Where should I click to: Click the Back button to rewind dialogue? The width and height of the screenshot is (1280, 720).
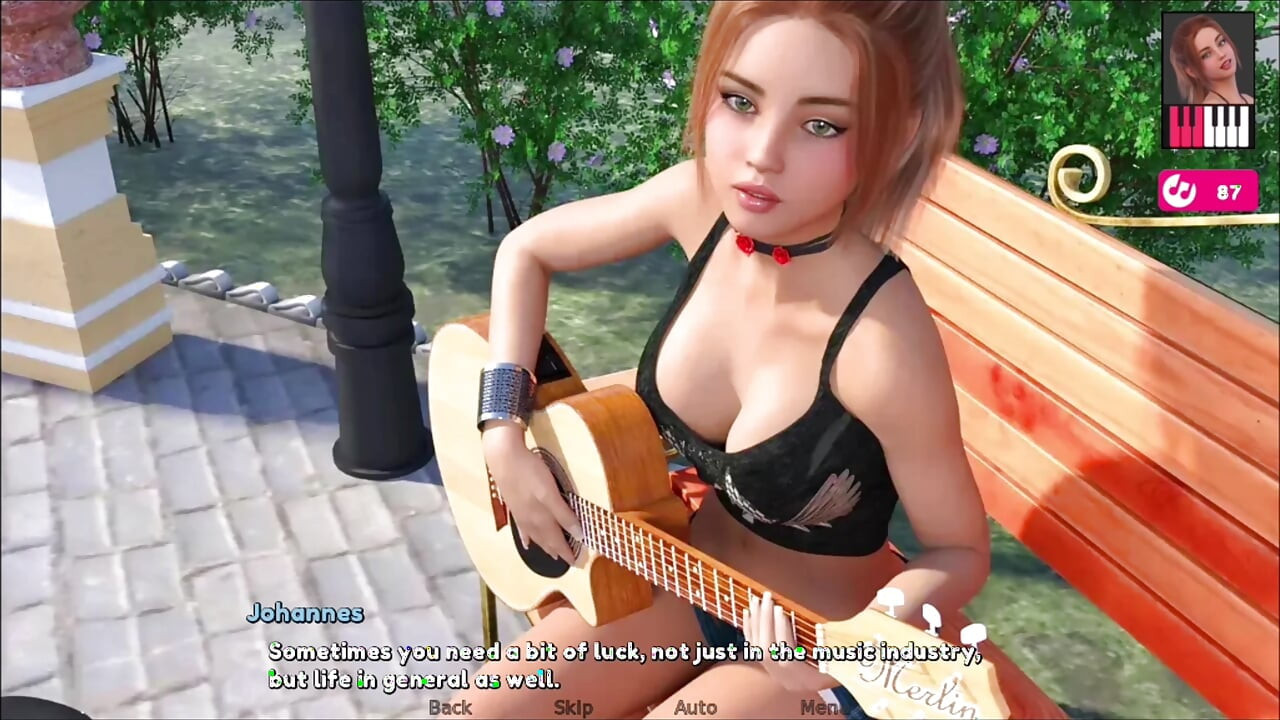pos(450,707)
